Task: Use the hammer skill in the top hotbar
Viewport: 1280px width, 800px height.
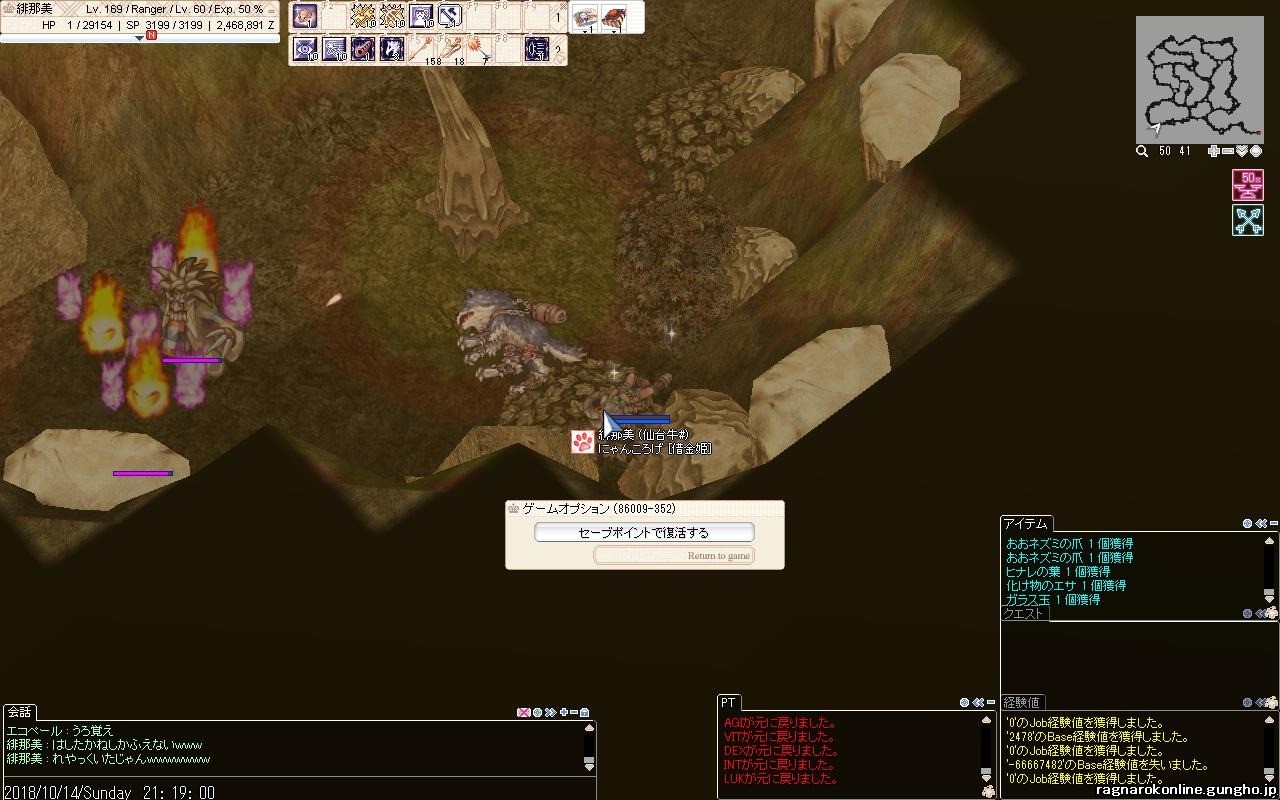Action: click(x=449, y=16)
